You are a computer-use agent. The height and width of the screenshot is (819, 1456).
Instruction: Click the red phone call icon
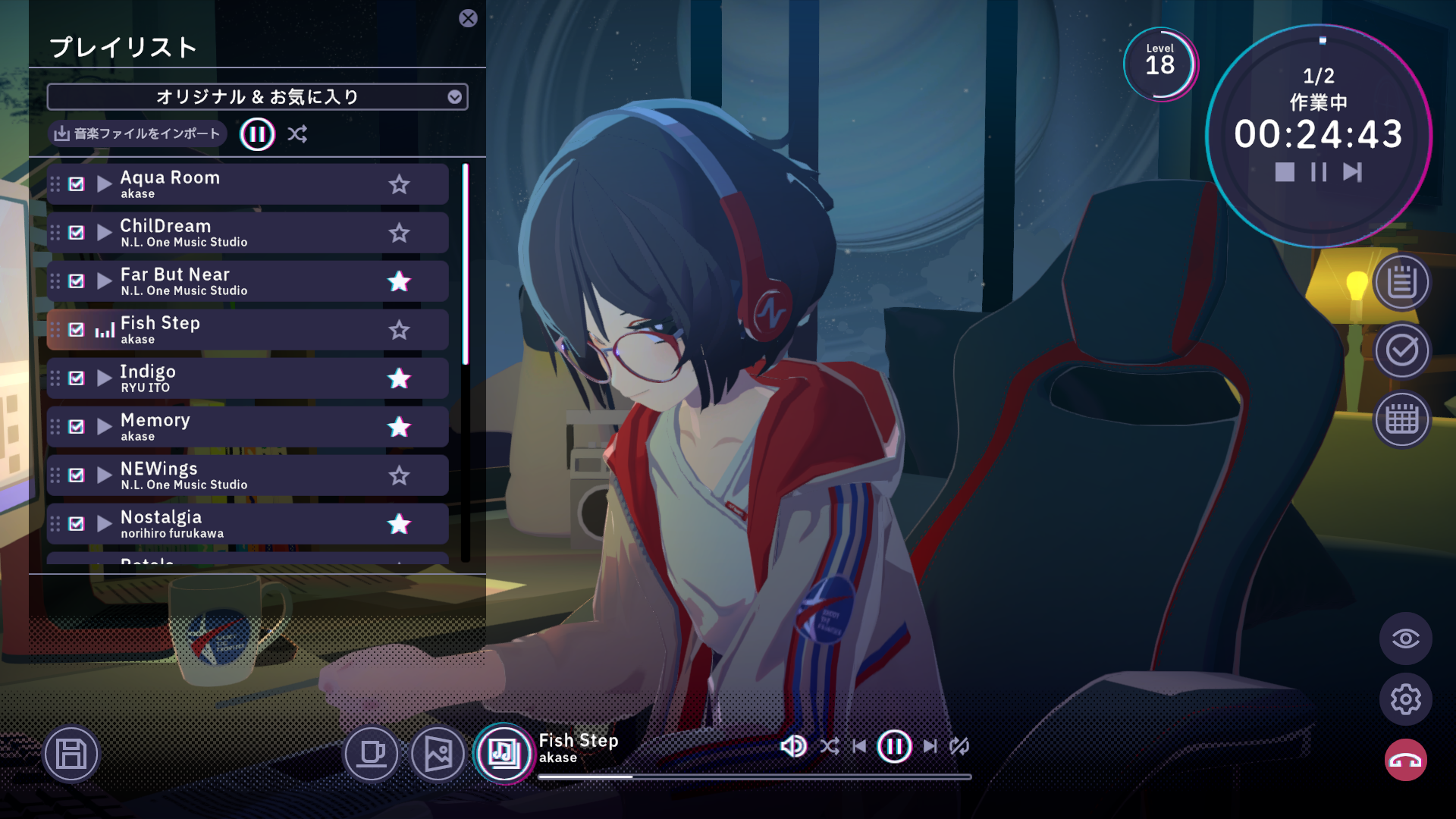click(1405, 759)
